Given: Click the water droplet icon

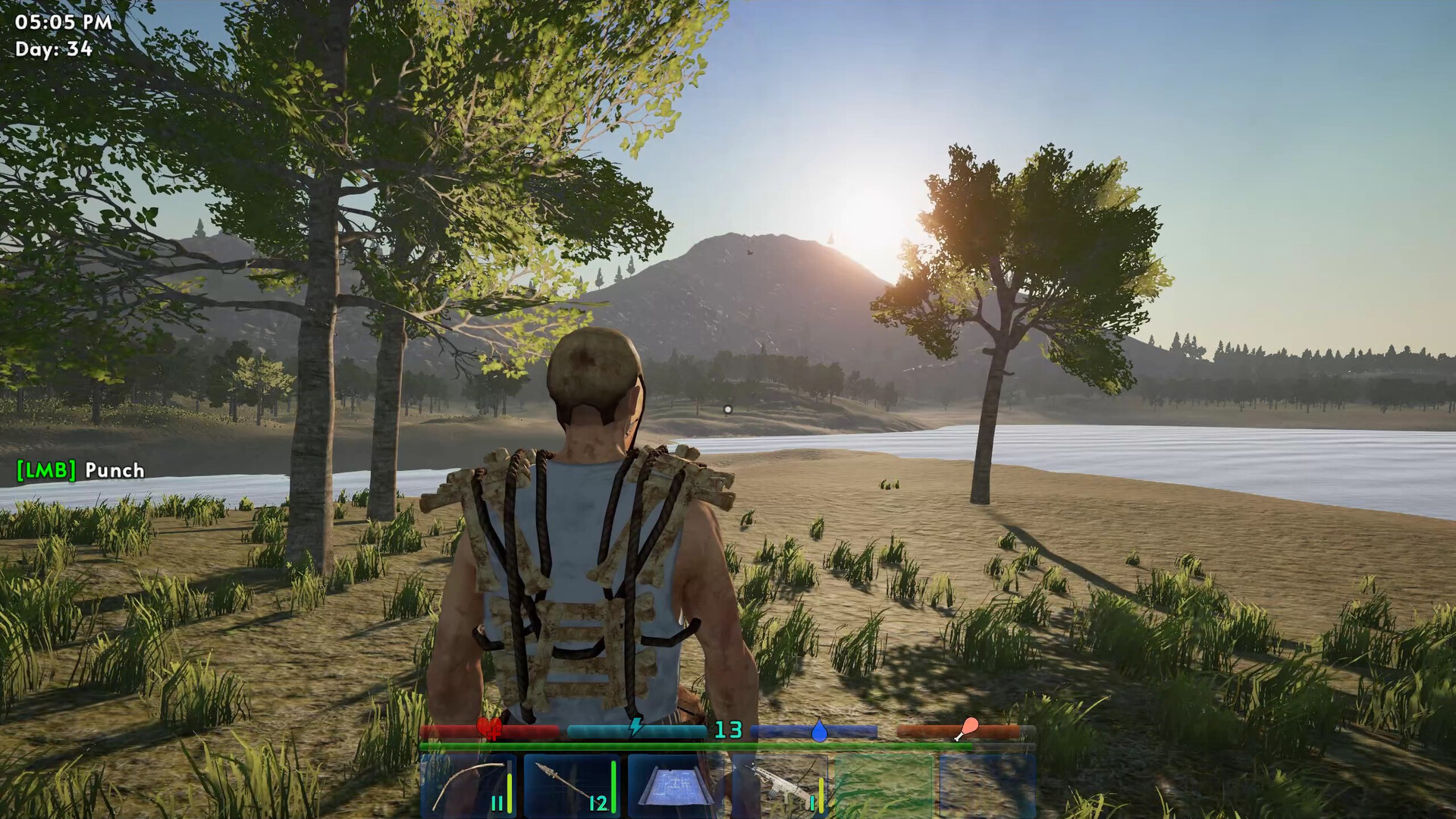Looking at the screenshot, I should pos(821,730).
